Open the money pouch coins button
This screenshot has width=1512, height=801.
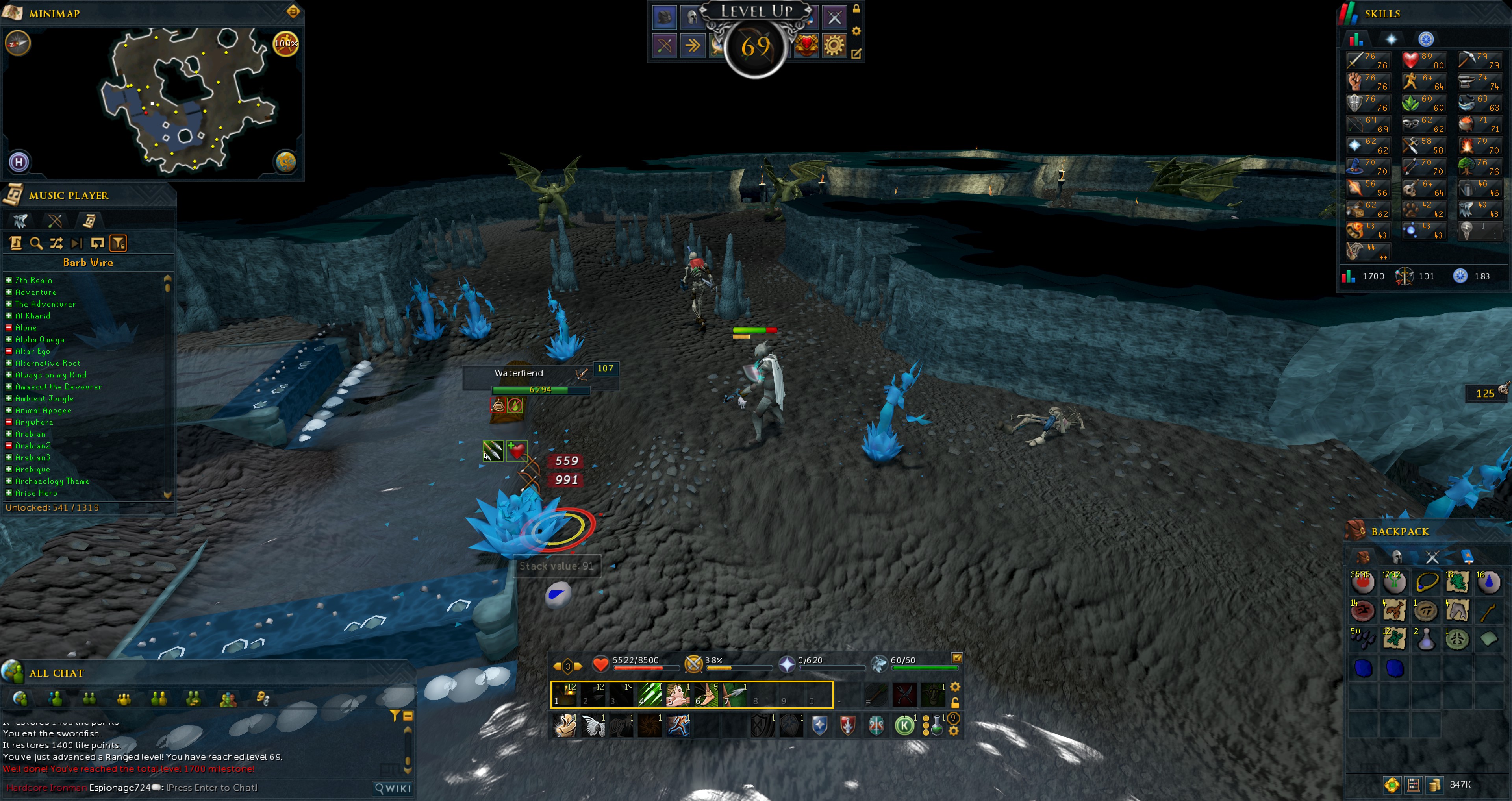click(x=1434, y=784)
